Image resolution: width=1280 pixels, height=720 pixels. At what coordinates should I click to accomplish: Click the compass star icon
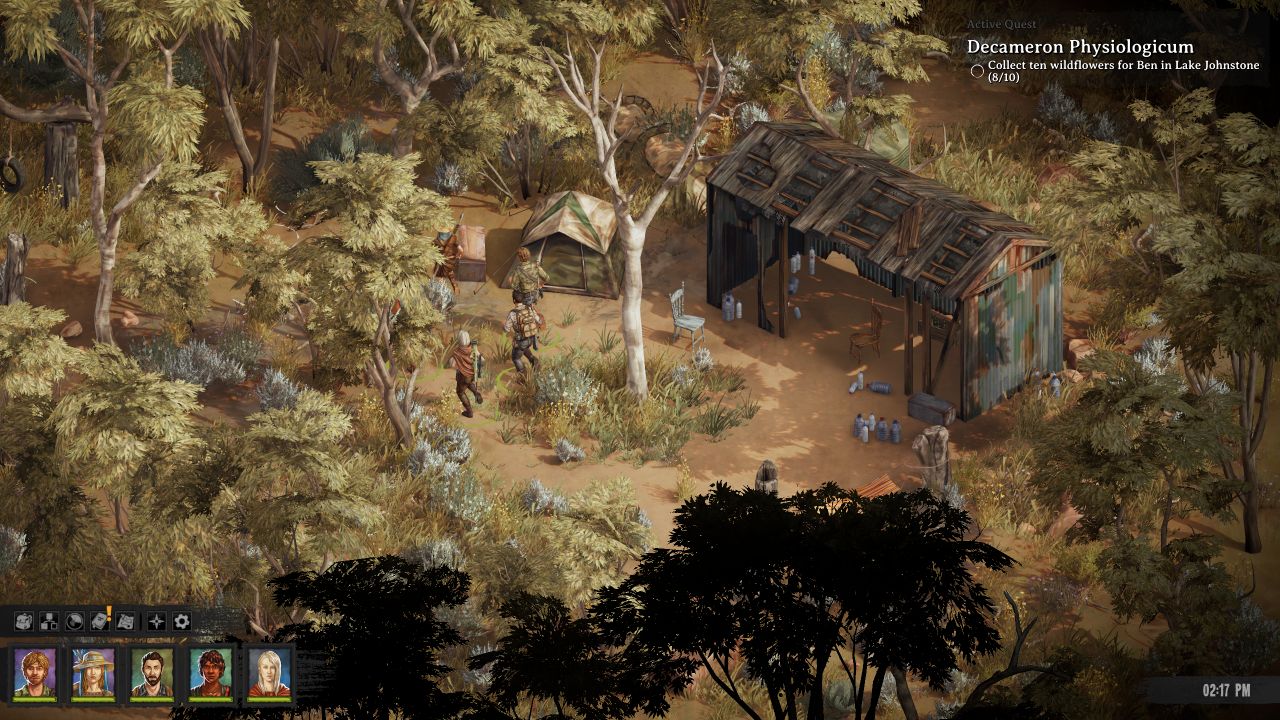(156, 621)
